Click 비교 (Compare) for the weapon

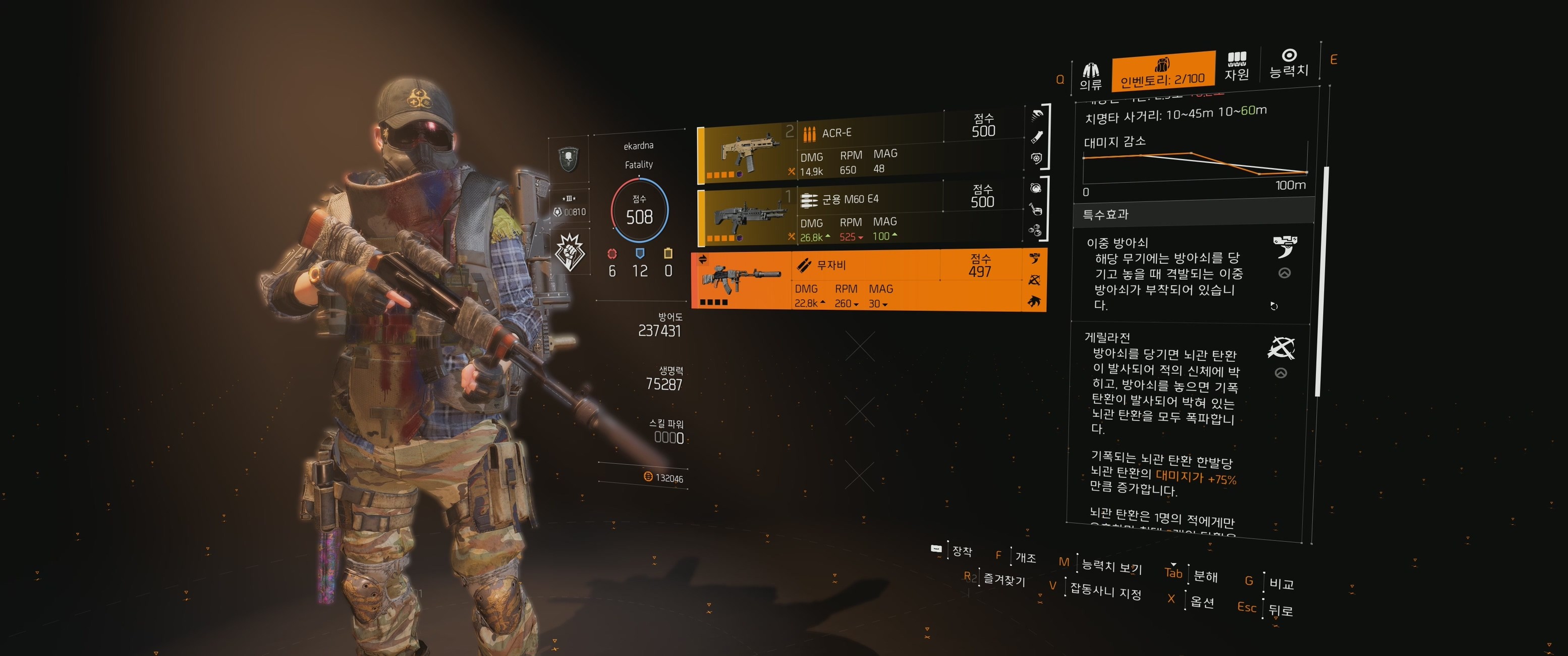[x=1281, y=583]
